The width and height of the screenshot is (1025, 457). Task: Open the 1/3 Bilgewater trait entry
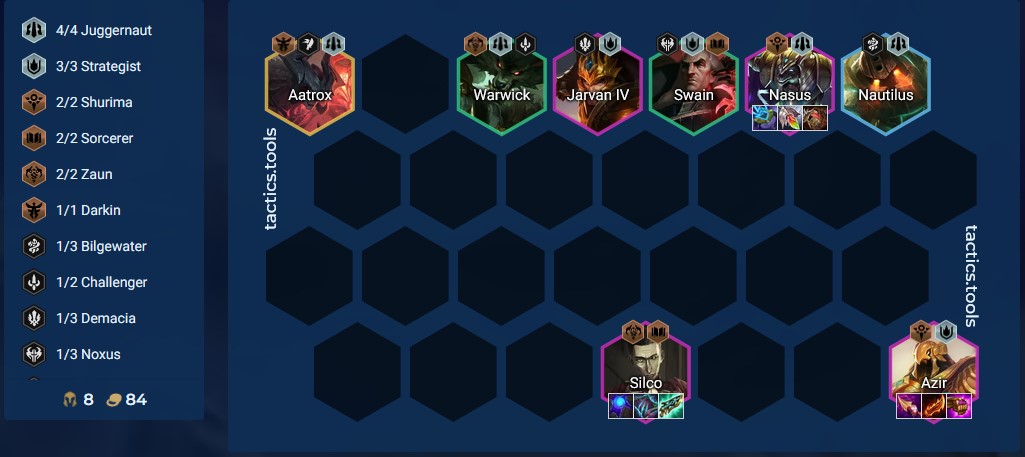104,246
